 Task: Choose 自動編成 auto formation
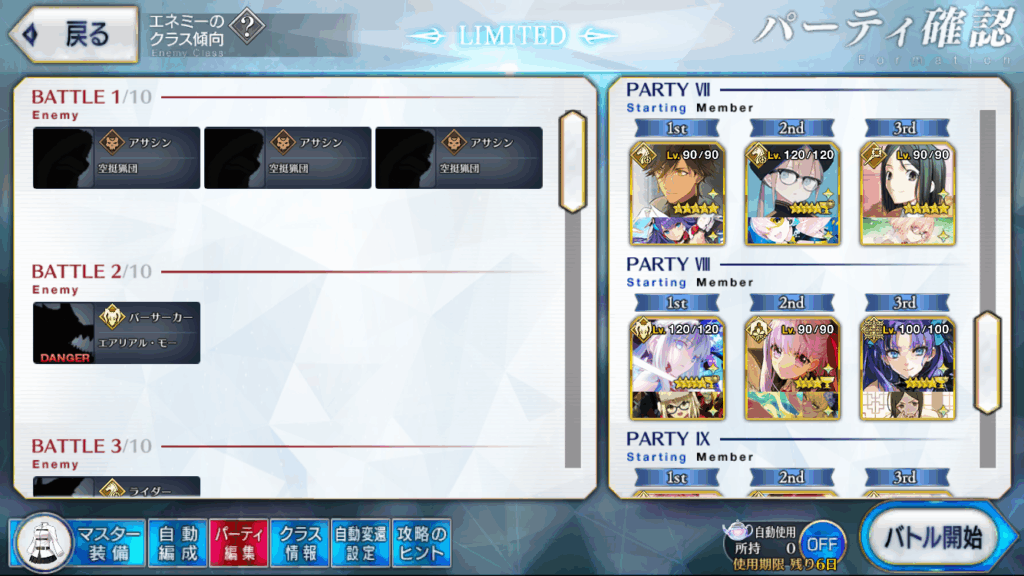tap(178, 542)
